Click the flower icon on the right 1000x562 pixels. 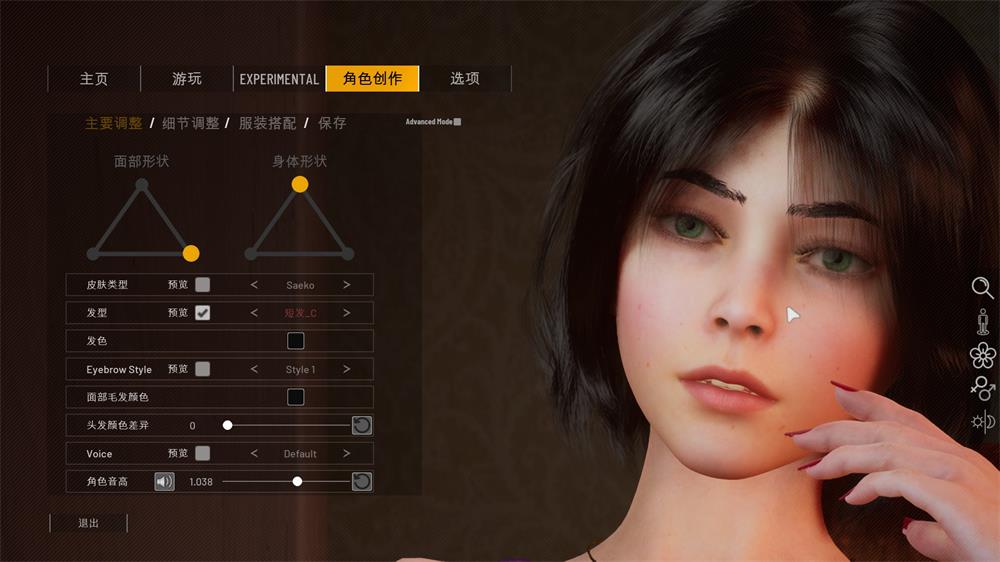tap(983, 355)
